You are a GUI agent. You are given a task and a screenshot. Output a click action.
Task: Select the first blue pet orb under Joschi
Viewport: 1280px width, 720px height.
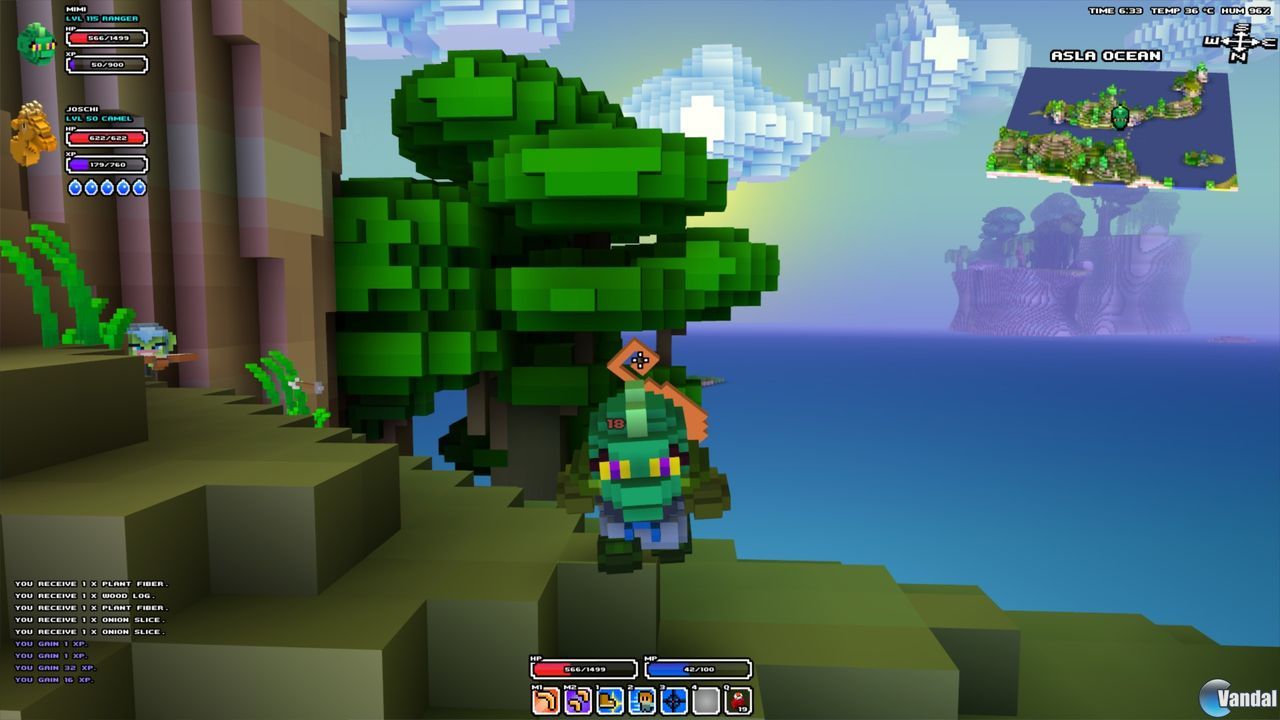(x=75, y=186)
